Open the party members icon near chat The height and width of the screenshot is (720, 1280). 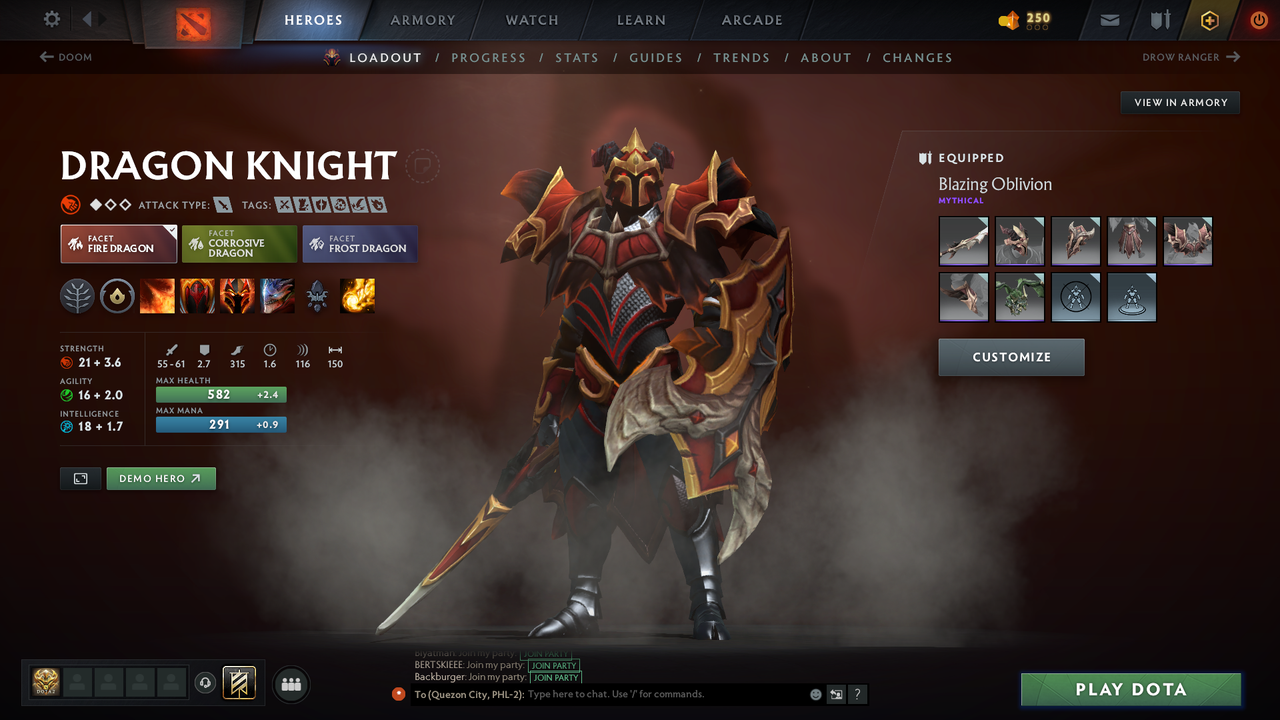click(290, 684)
